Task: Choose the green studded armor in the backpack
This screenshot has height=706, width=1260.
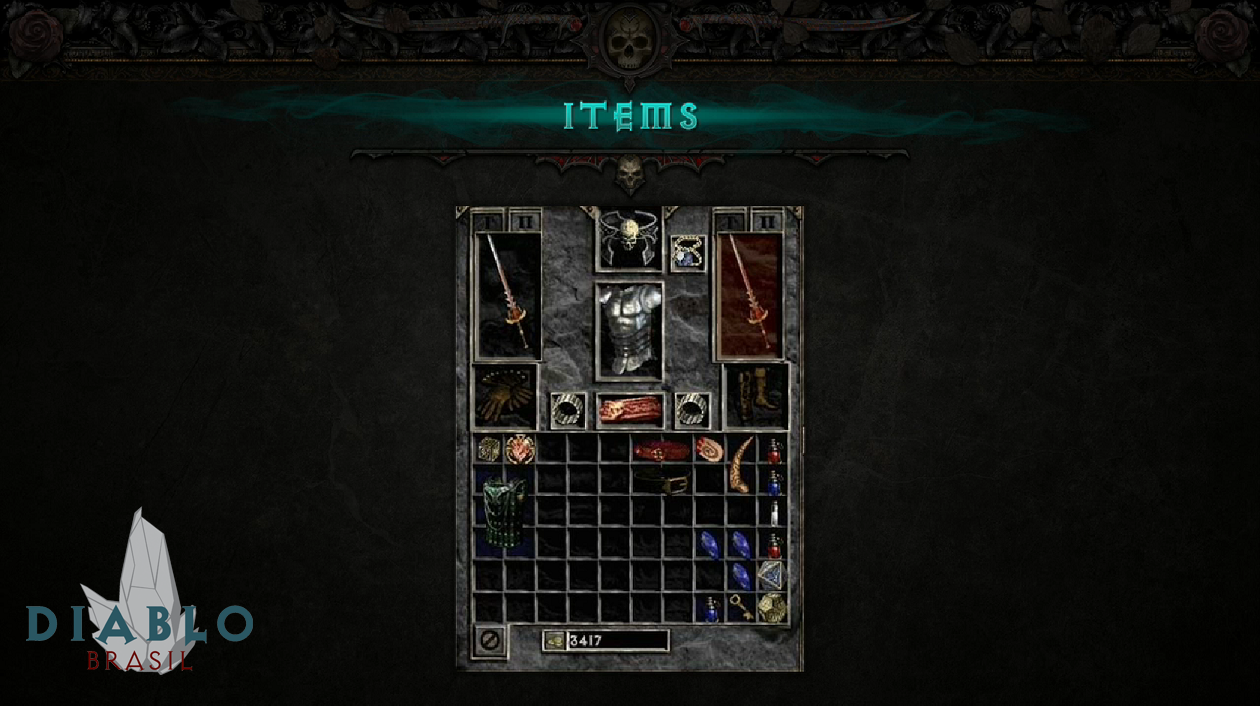Action: point(504,511)
